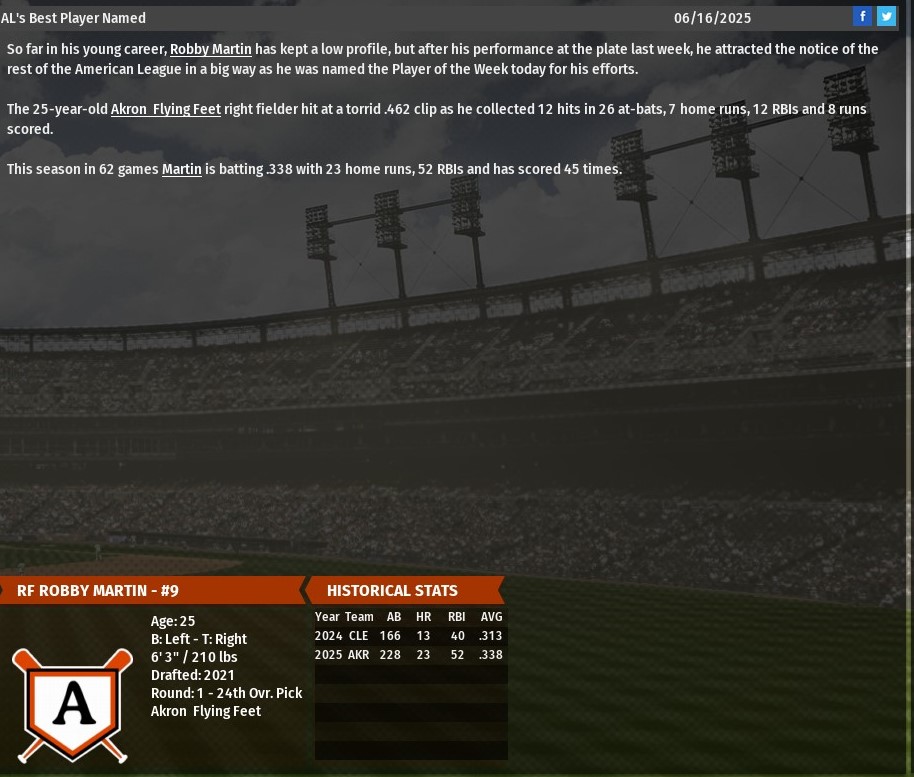This screenshot has width=914, height=777.
Task: Select the 2025 AKR stats row
Action: point(409,655)
